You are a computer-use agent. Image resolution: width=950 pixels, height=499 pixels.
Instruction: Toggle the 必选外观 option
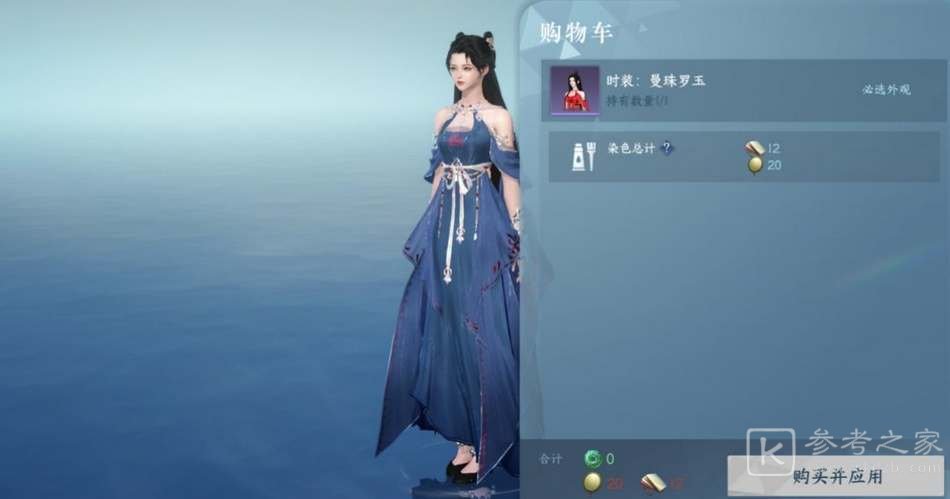[886, 90]
